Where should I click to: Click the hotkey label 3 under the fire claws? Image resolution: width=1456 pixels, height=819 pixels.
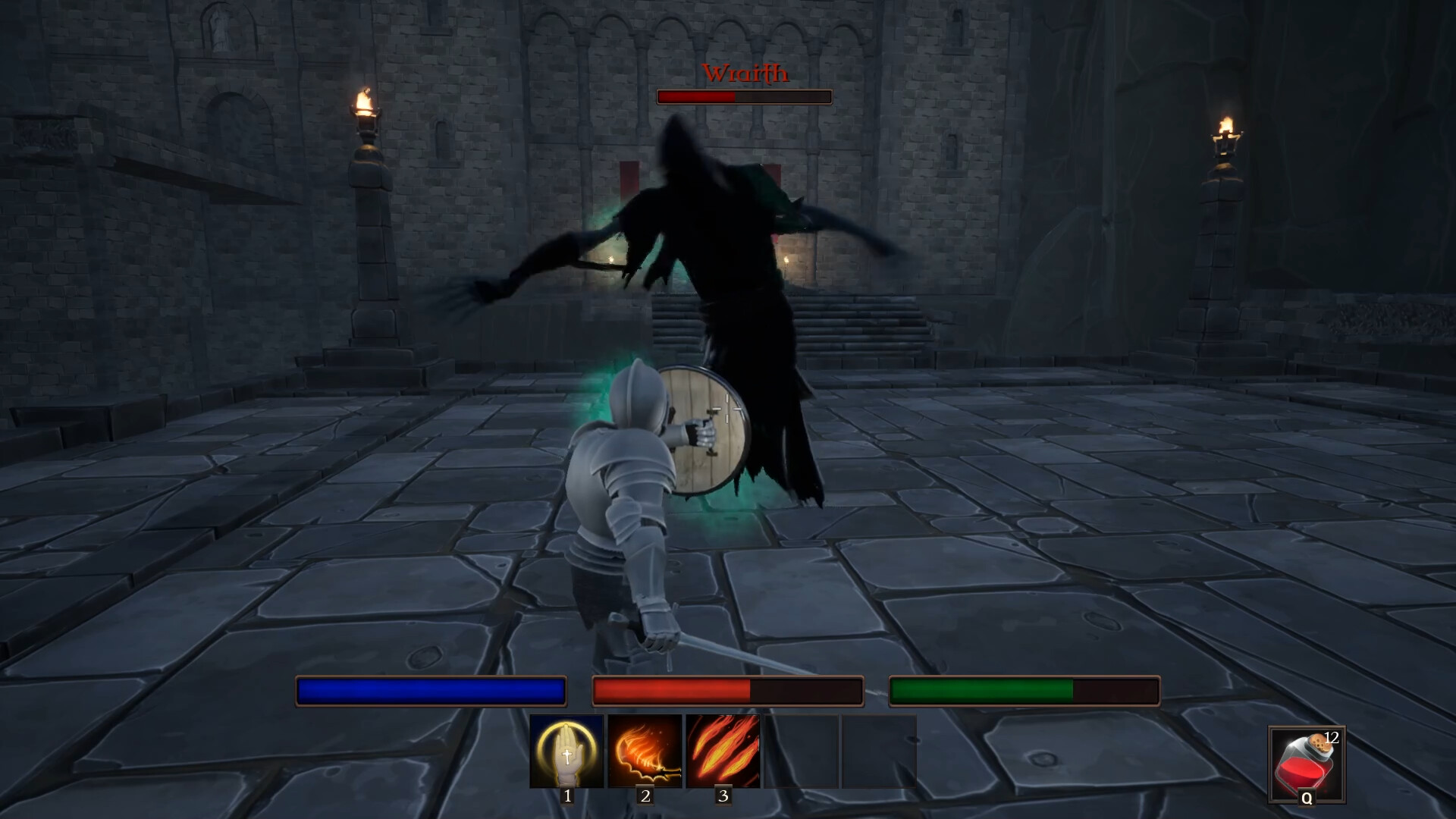tap(723, 797)
